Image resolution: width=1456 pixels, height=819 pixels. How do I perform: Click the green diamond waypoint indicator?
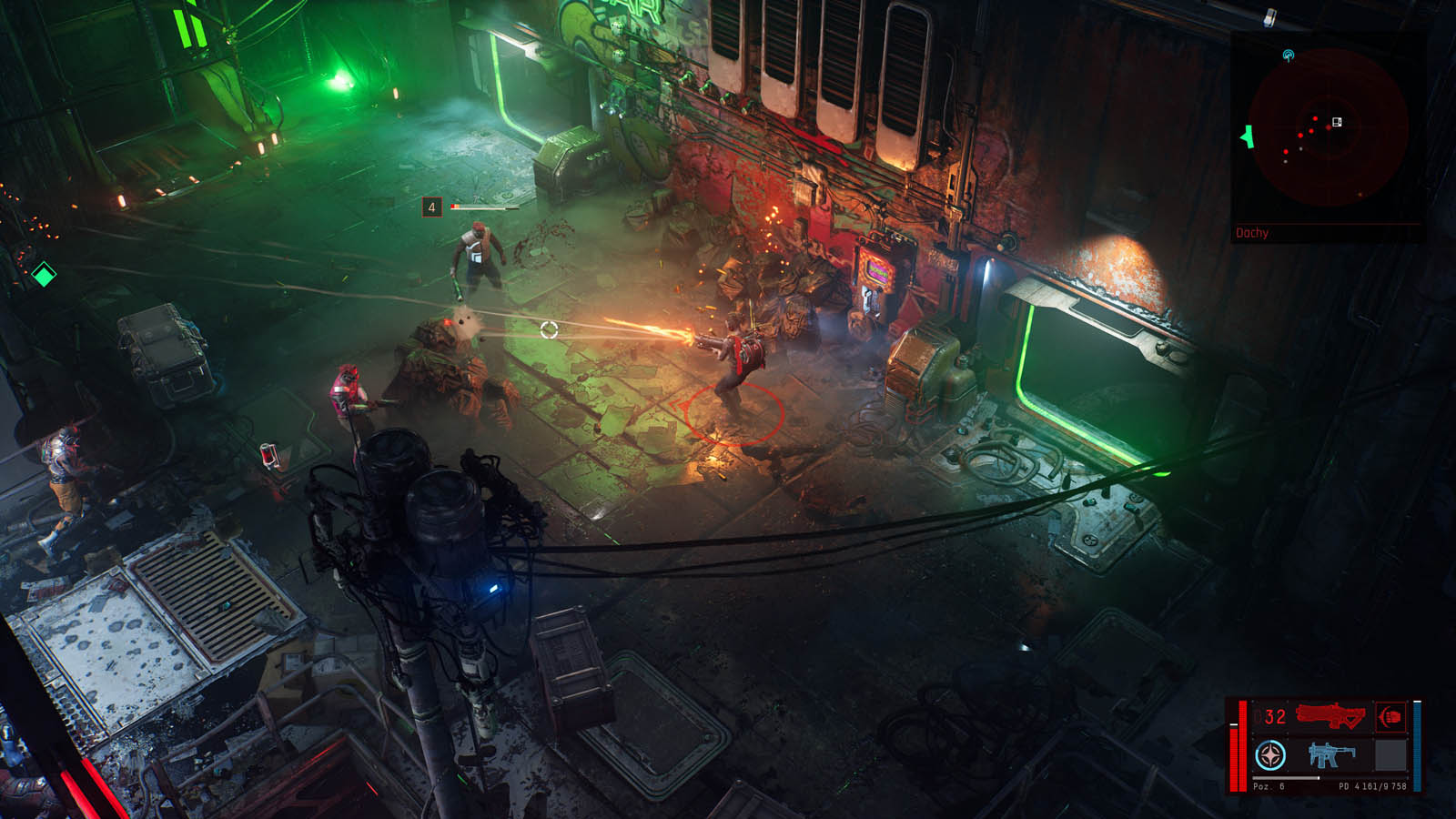[43, 273]
